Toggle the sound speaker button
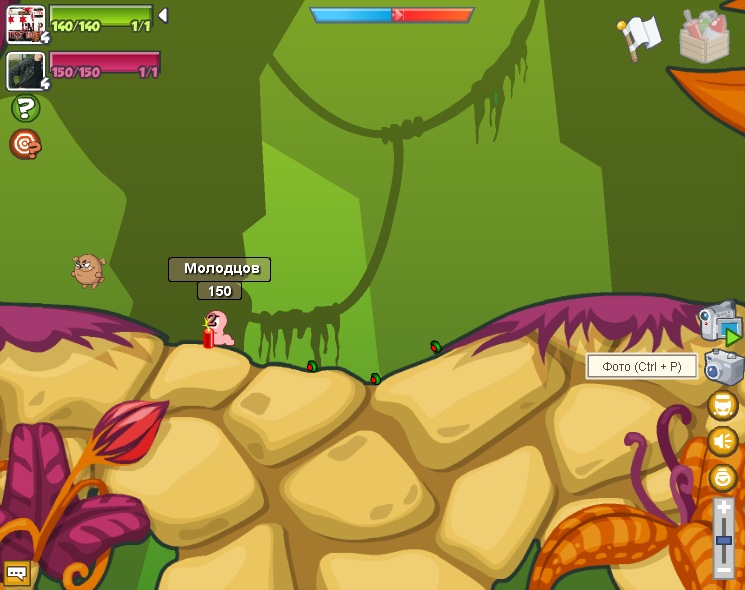The image size is (745, 590). (722, 441)
